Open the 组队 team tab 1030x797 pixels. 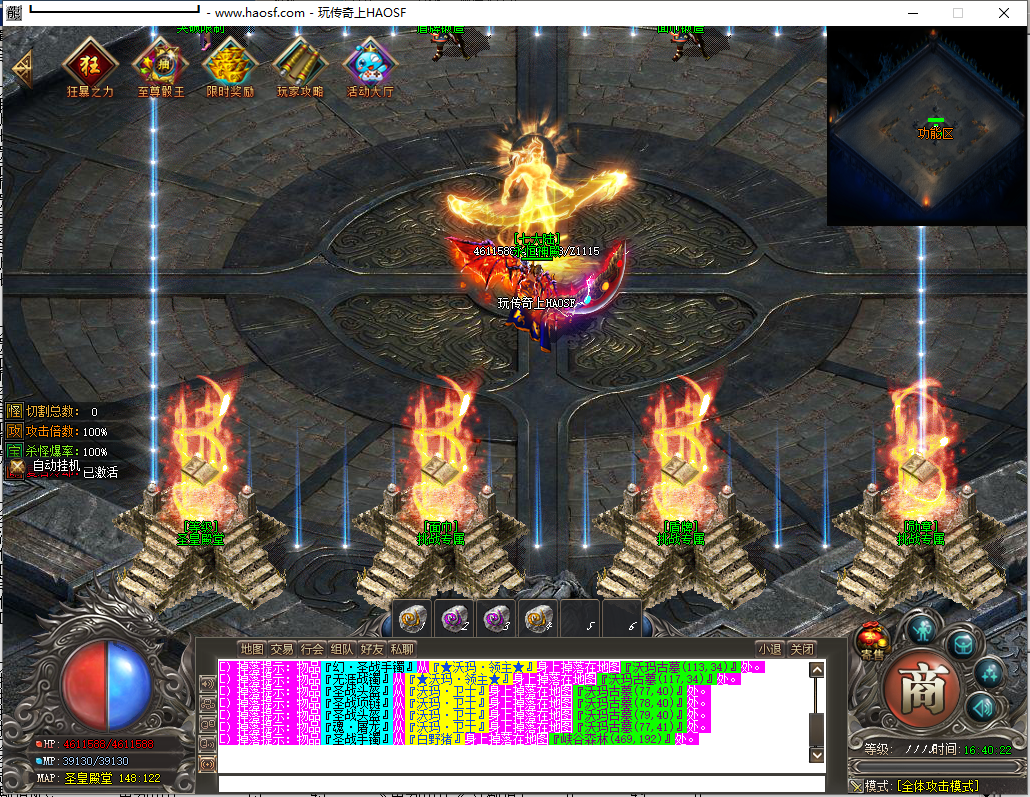coord(342,649)
